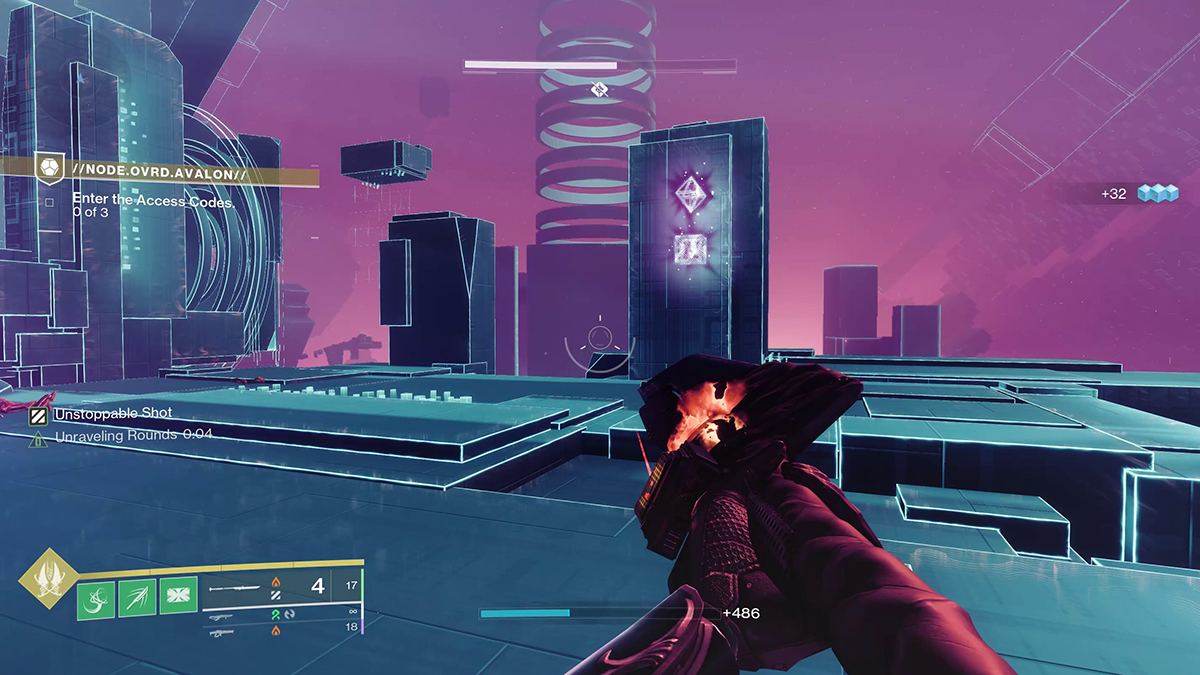Viewport: 1200px width, 675px height.
Task: Switch to the middle stowed weapon
Action: pos(240,613)
